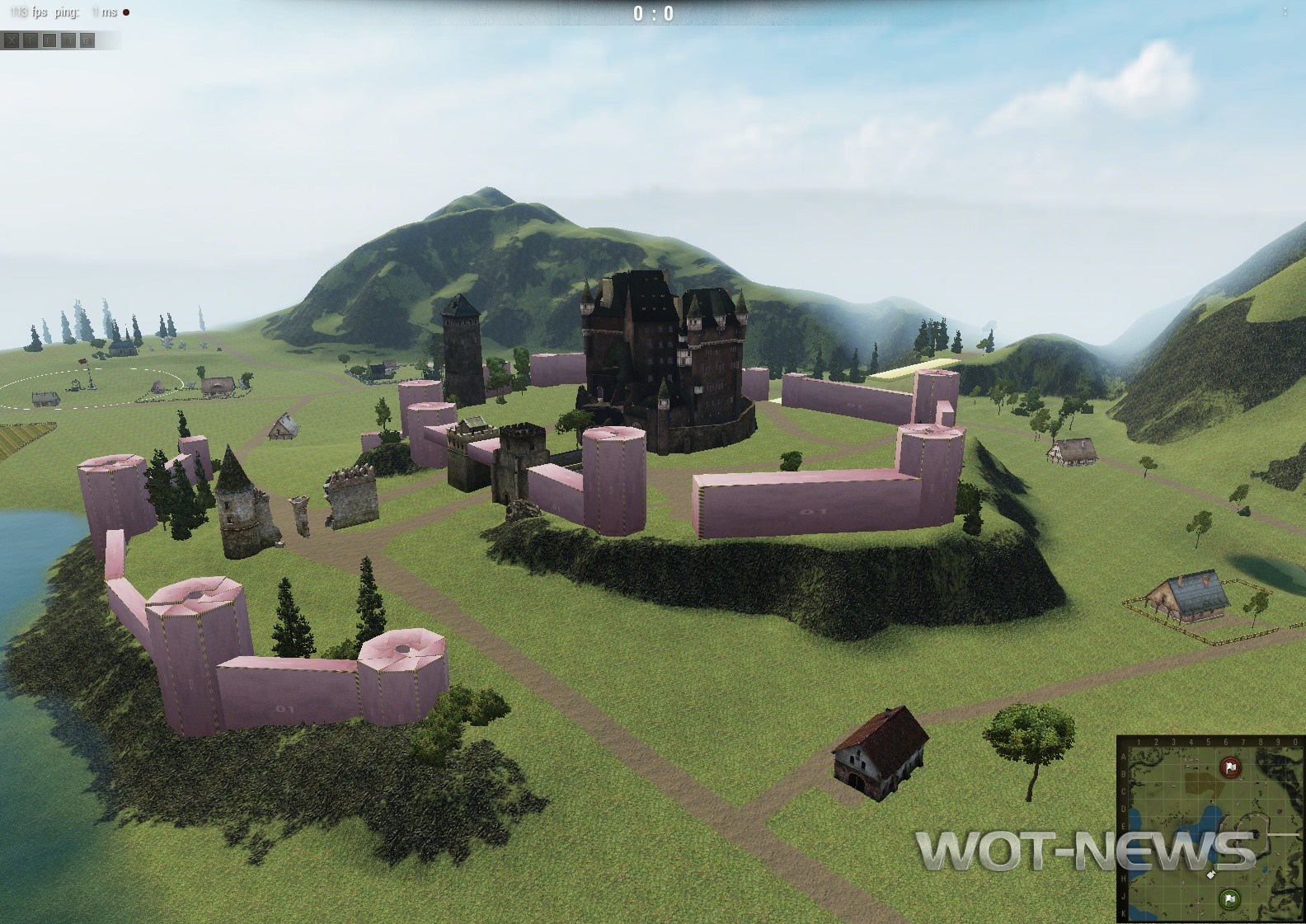Viewport: 1306px width, 924px height.
Task: Select the green allied base flag on minimap
Action: point(1229,899)
